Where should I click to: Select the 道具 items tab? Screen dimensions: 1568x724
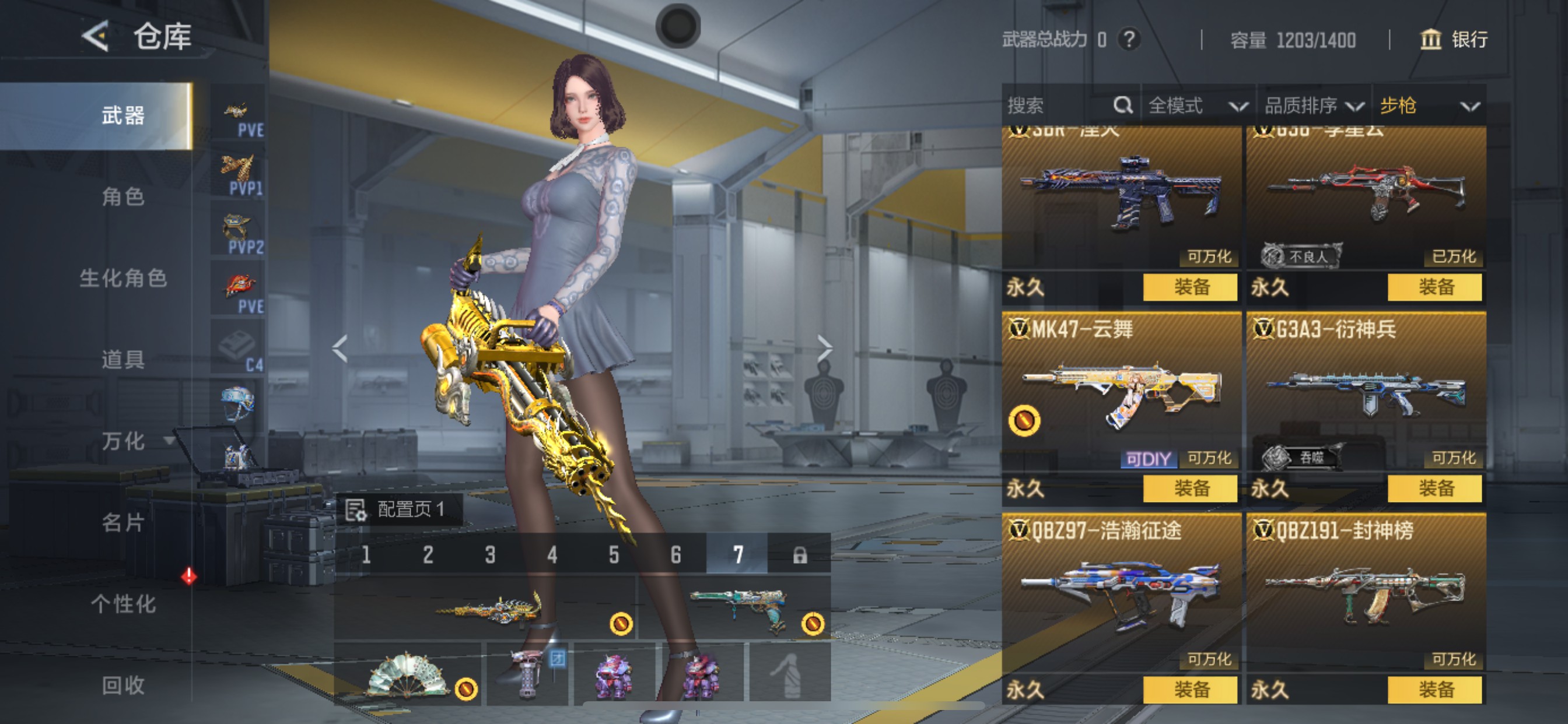123,360
